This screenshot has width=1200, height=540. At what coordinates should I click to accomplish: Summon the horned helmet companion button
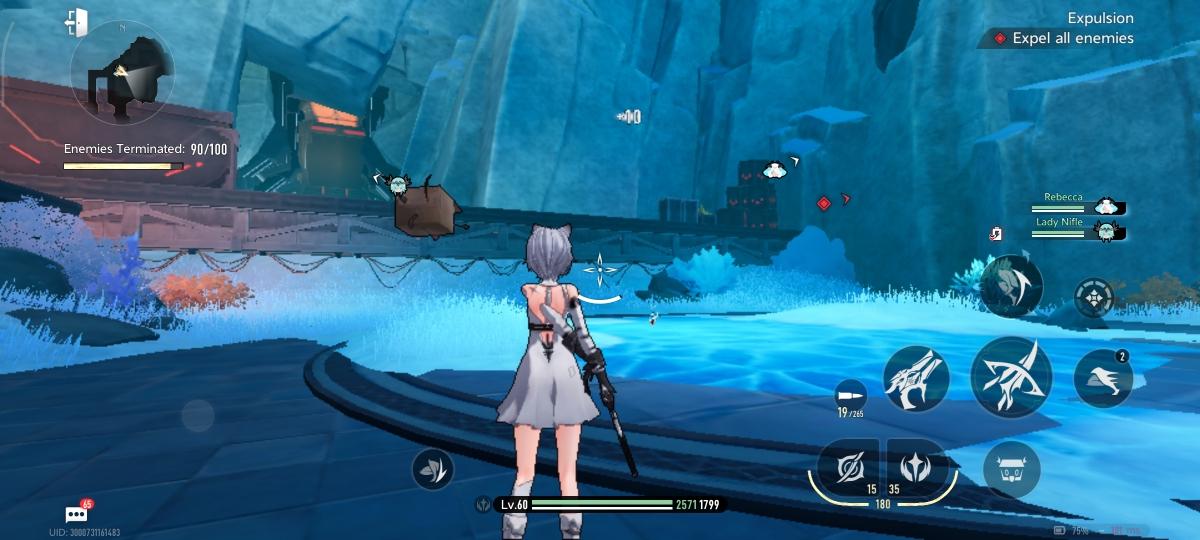[1011, 467]
